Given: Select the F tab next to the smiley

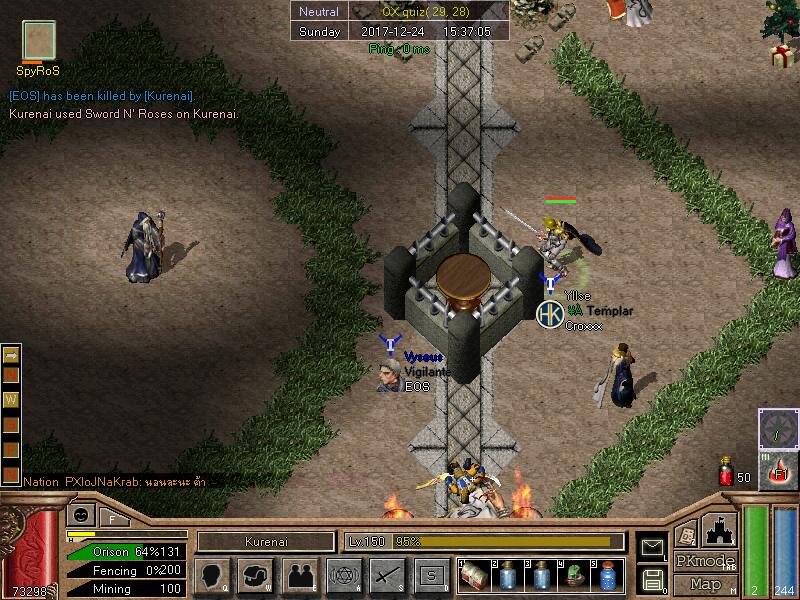Looking at the screenshot, I should [112, 518].
